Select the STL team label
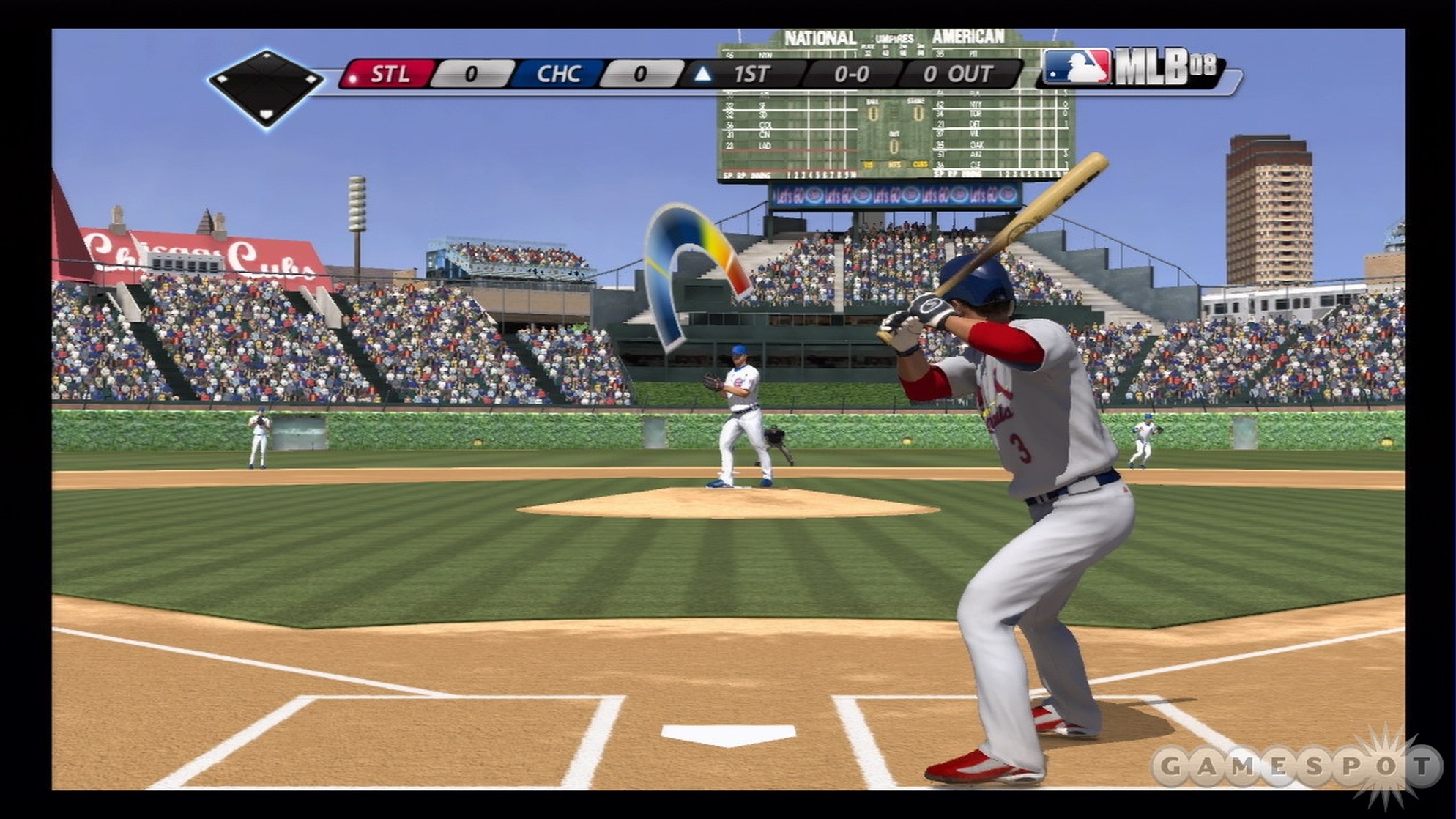This screenshot has height=819, width=1456. pos(390,74)
